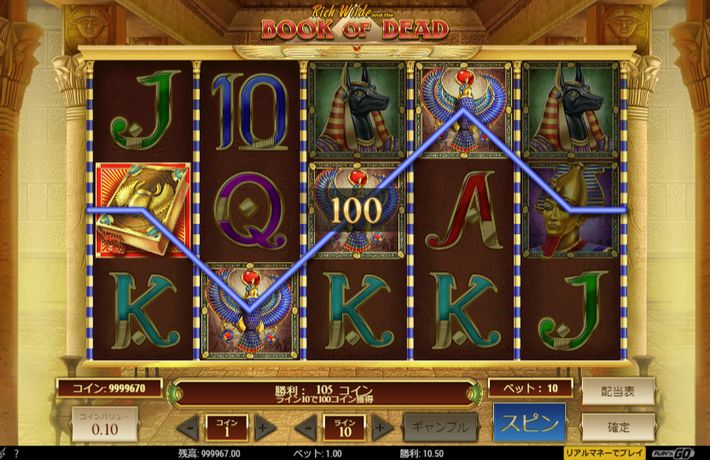Open help via the question mark icon
Screen dimensions: 710x460
16,453
